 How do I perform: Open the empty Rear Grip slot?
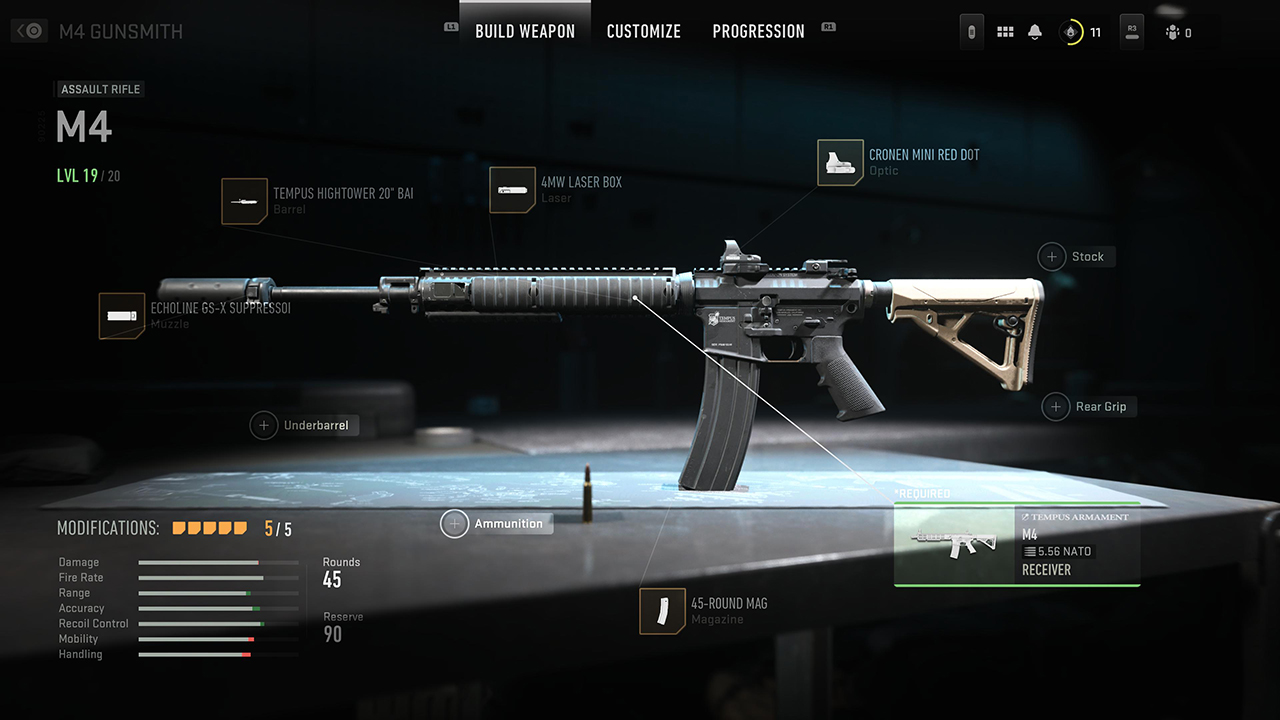coord(1056,407)
